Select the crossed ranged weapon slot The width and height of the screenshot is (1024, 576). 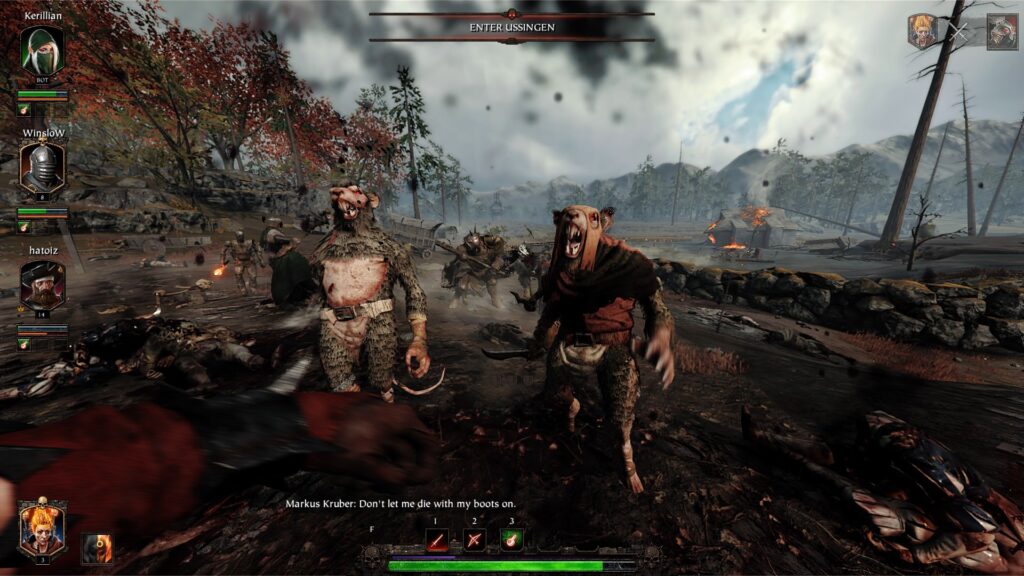(475, 540)
